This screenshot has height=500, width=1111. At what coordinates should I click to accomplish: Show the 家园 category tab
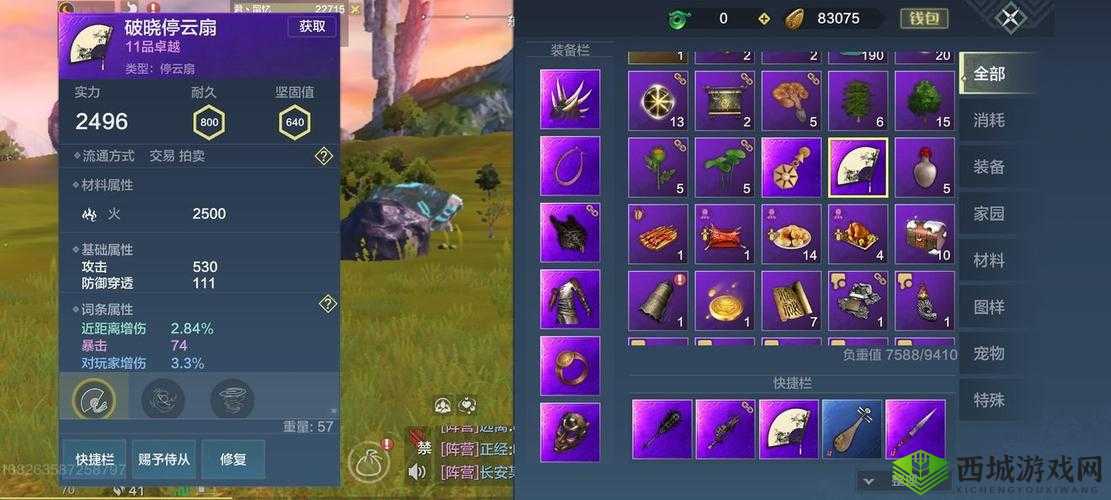[989, 214]
